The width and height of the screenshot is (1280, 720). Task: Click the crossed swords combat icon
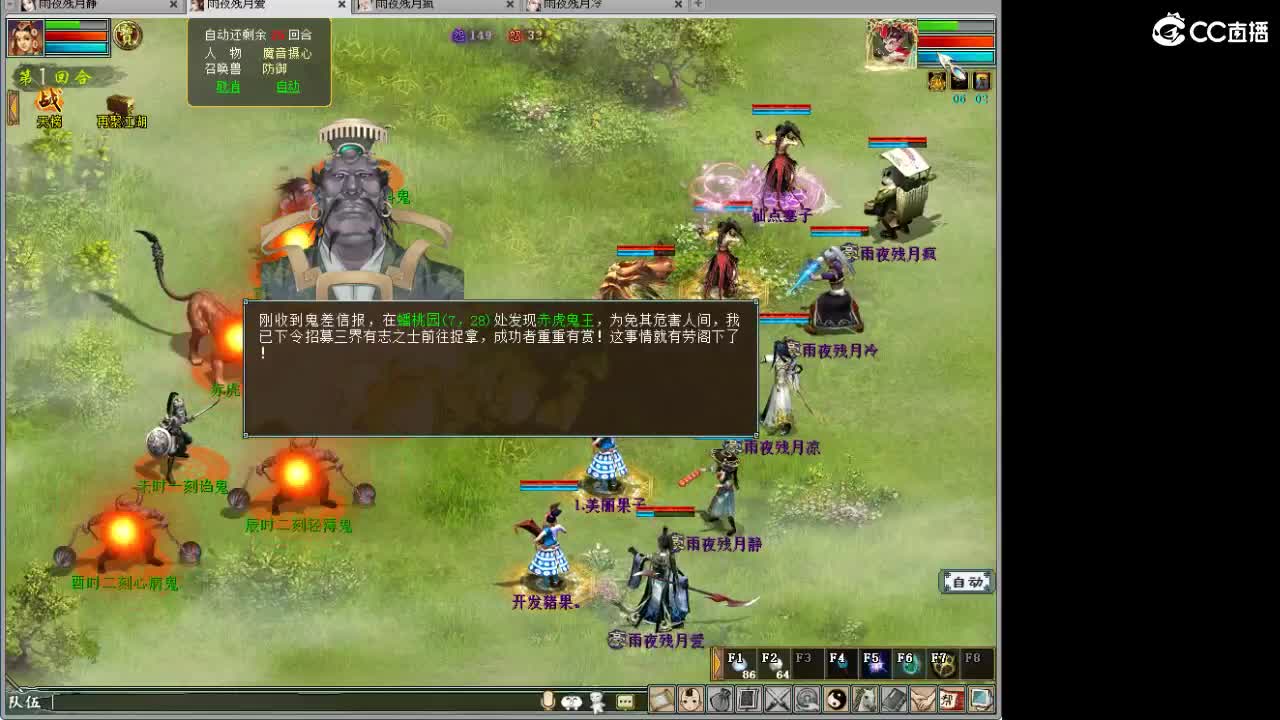coord(775,700)
